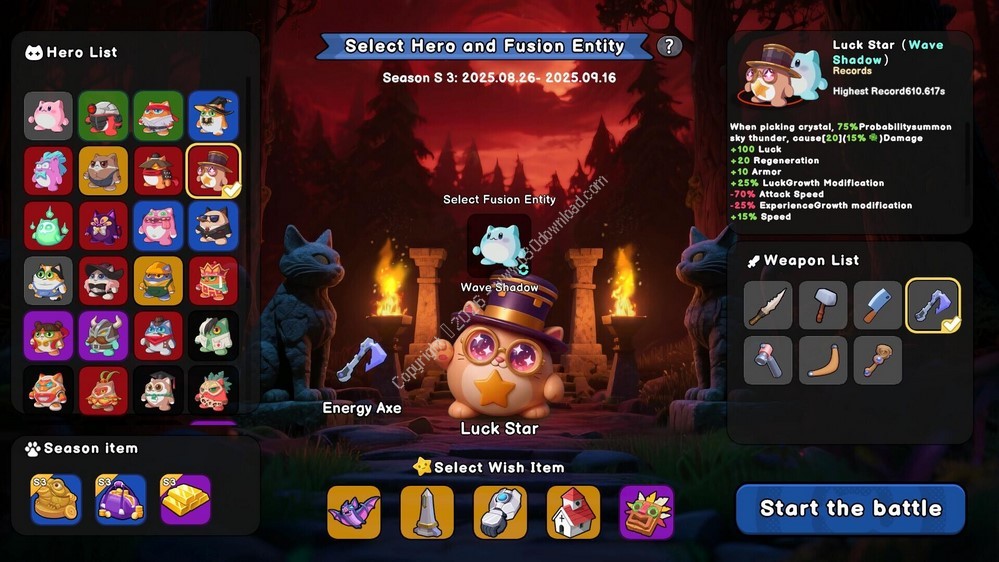
Task: Click the golden toad season item
Action: click(55, 499)
